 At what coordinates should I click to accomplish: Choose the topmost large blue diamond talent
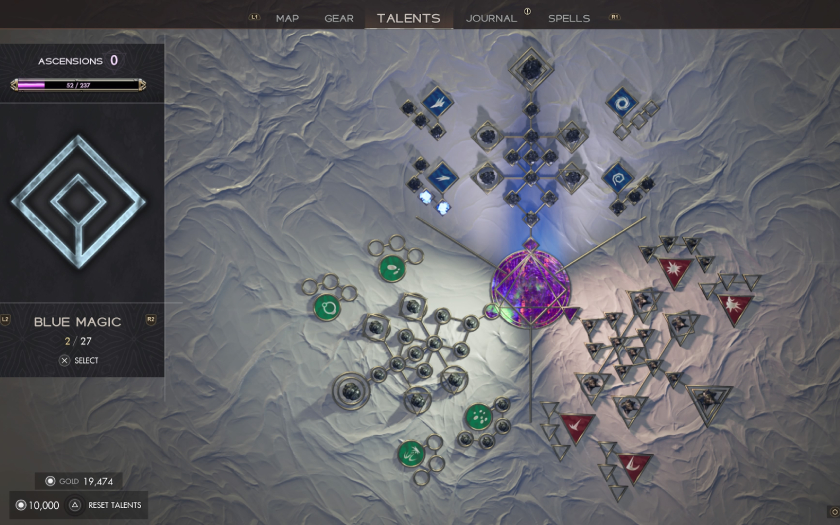[x=527, y=70]
